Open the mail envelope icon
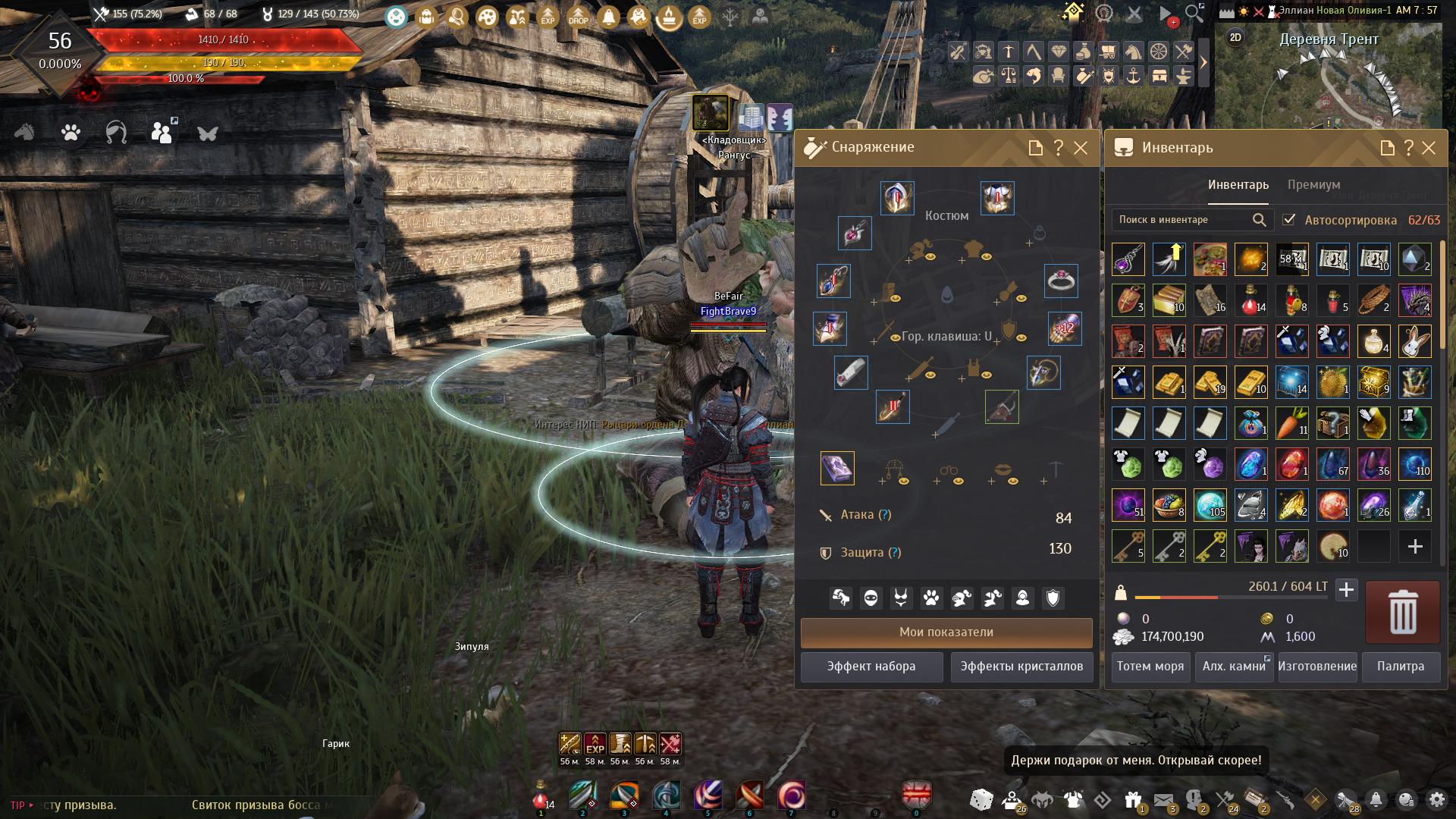 pos(1163,799)
